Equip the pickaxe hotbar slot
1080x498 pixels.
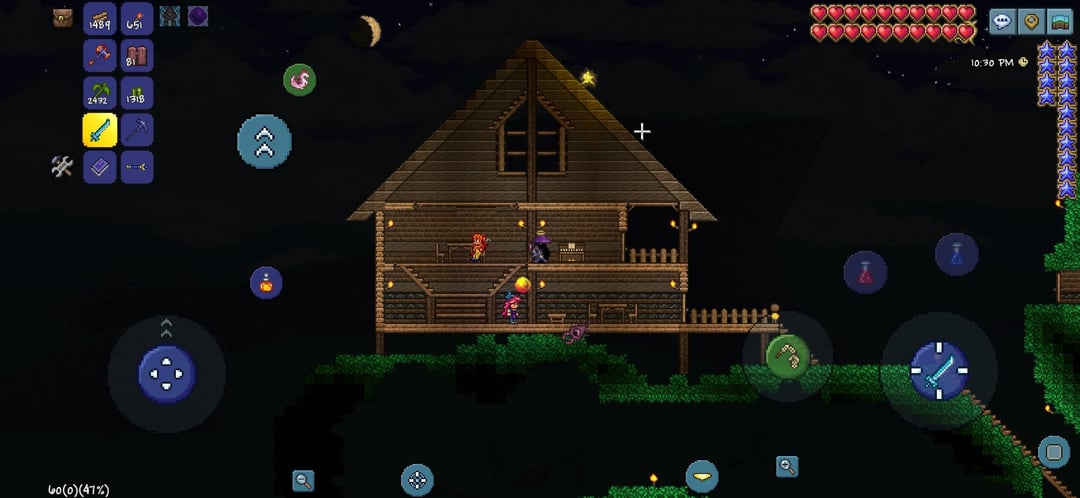[x=136, y=130]
